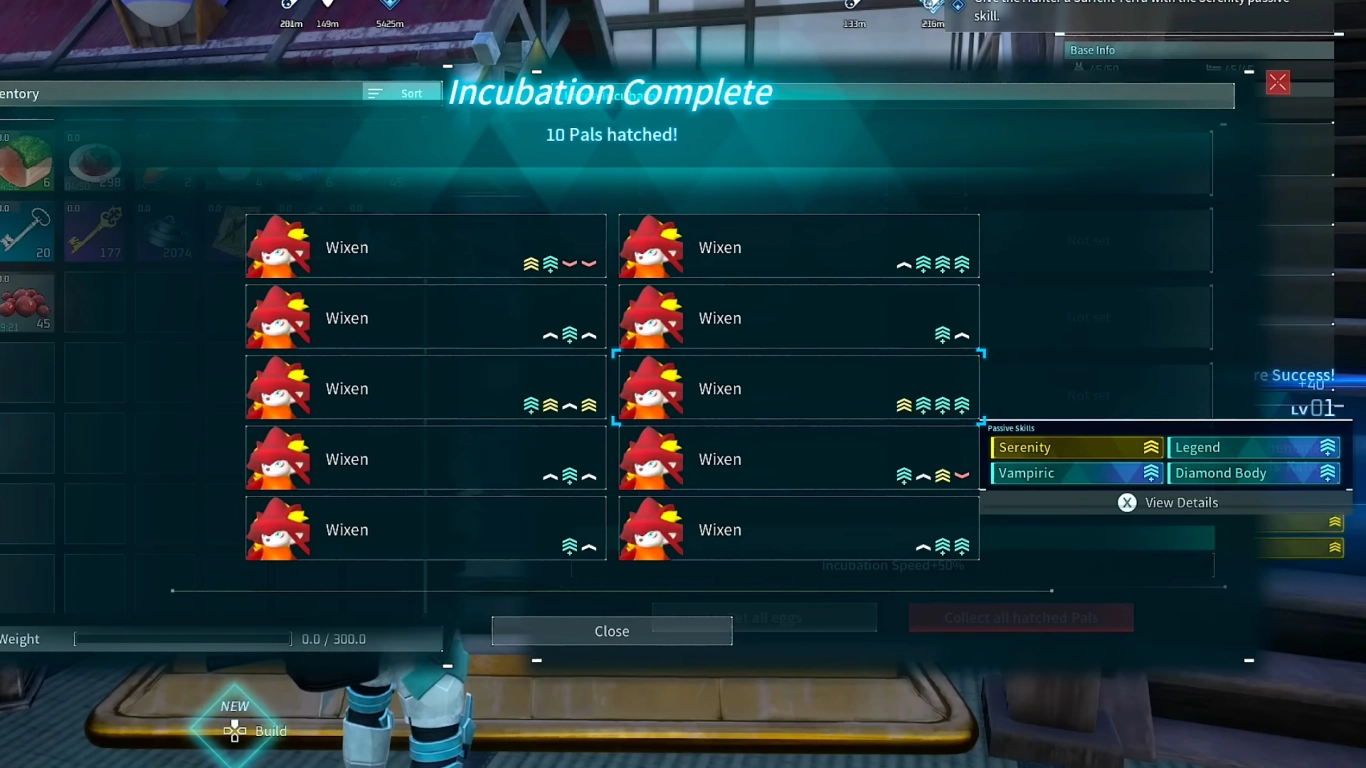Image resolution: width=1366 pixels, height=768 pixels.
Task: Close the Incubation Complete dialog
Action: coord(611,631)
